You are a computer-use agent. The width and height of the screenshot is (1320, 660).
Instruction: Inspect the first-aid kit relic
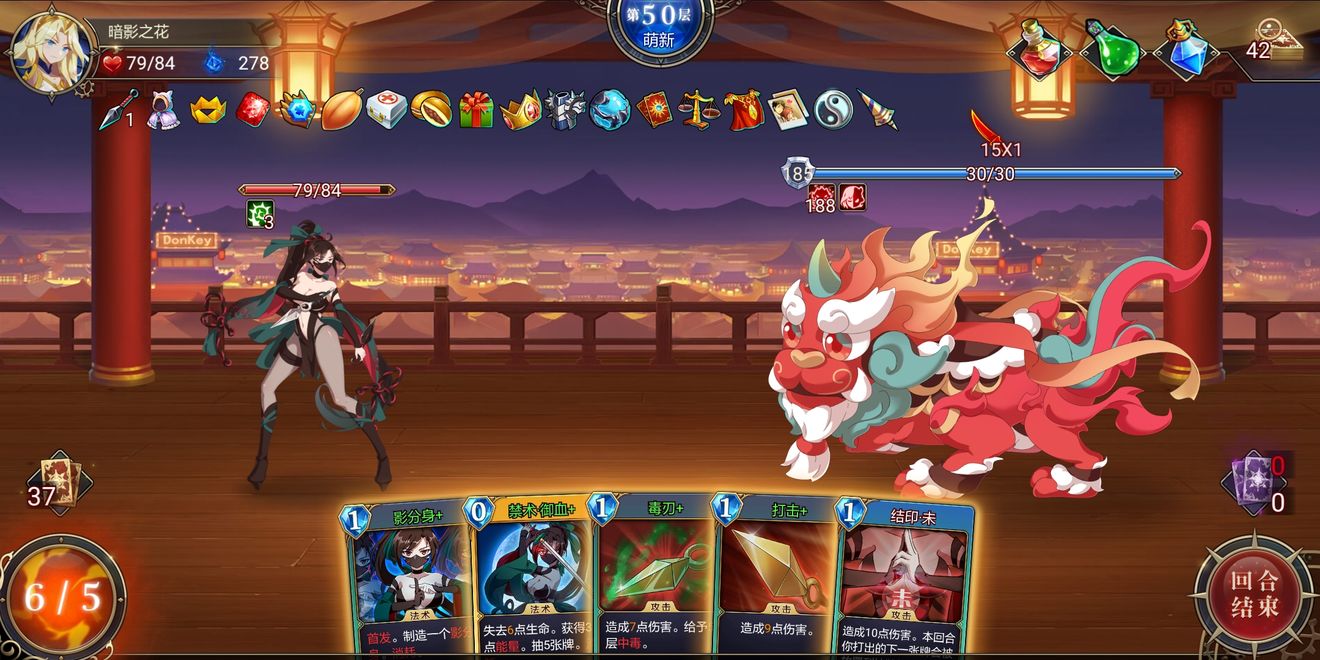(x=386, y=109)
